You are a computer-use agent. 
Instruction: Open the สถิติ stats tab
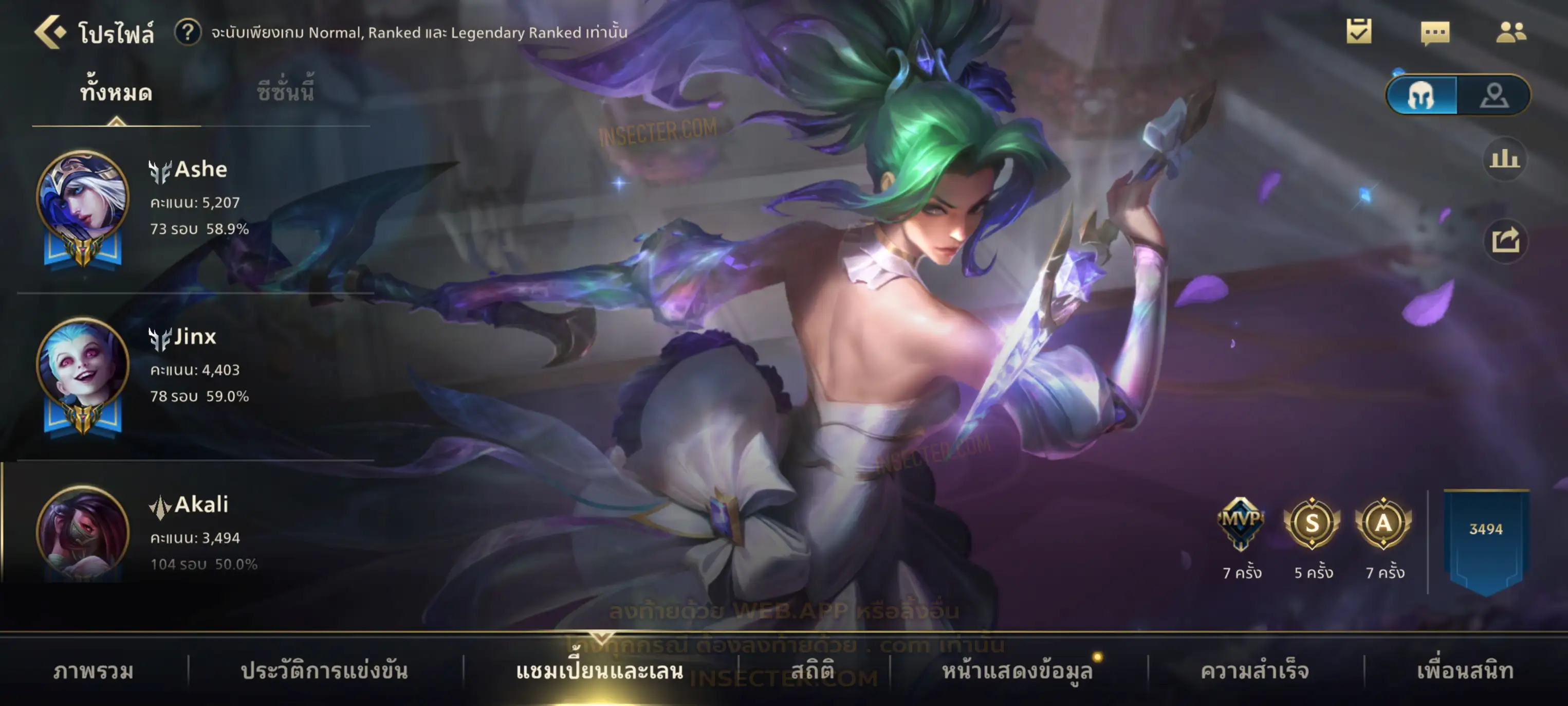tap(813, 671)
